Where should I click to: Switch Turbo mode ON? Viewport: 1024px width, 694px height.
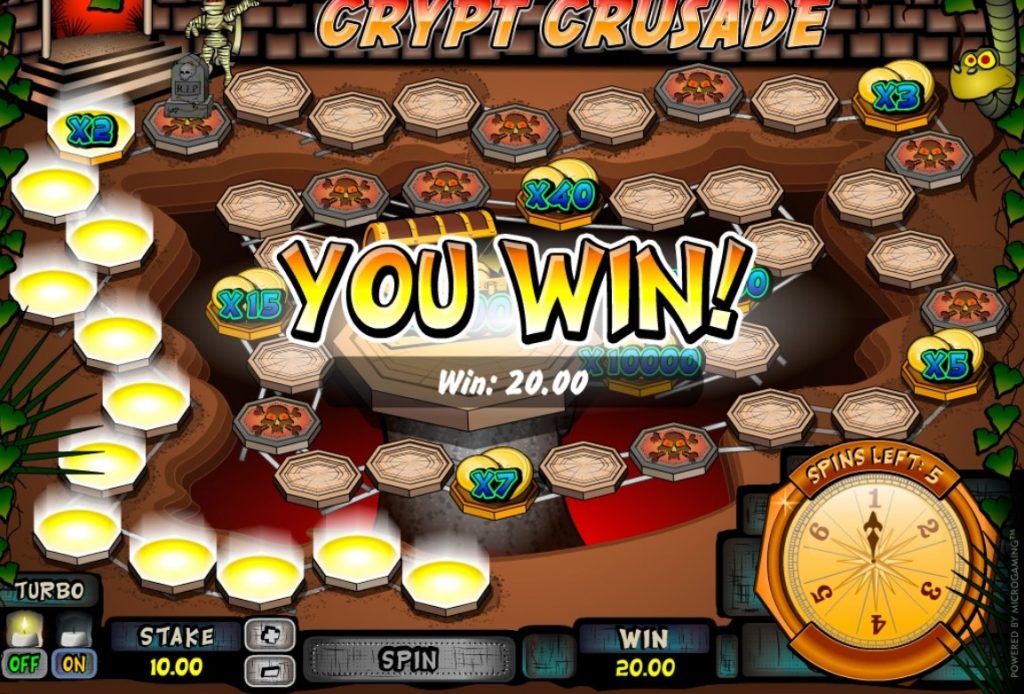74,662
